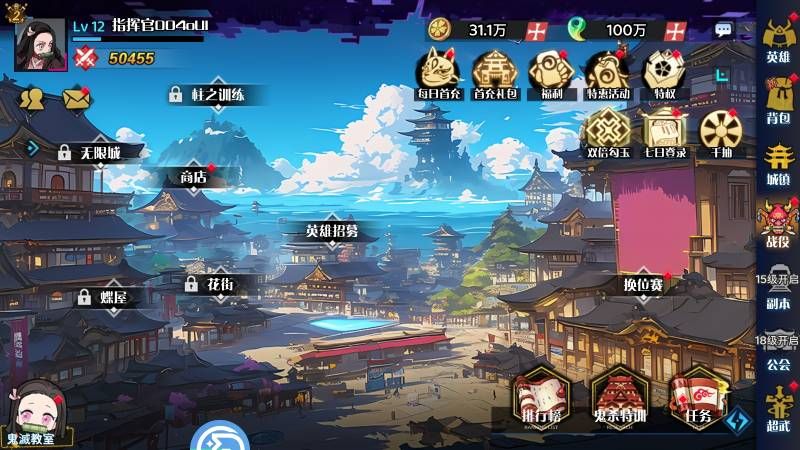The width and height of the screenshot is (800, 450).
Task: Open the 排行榜 ranking list
Action: 542,400
